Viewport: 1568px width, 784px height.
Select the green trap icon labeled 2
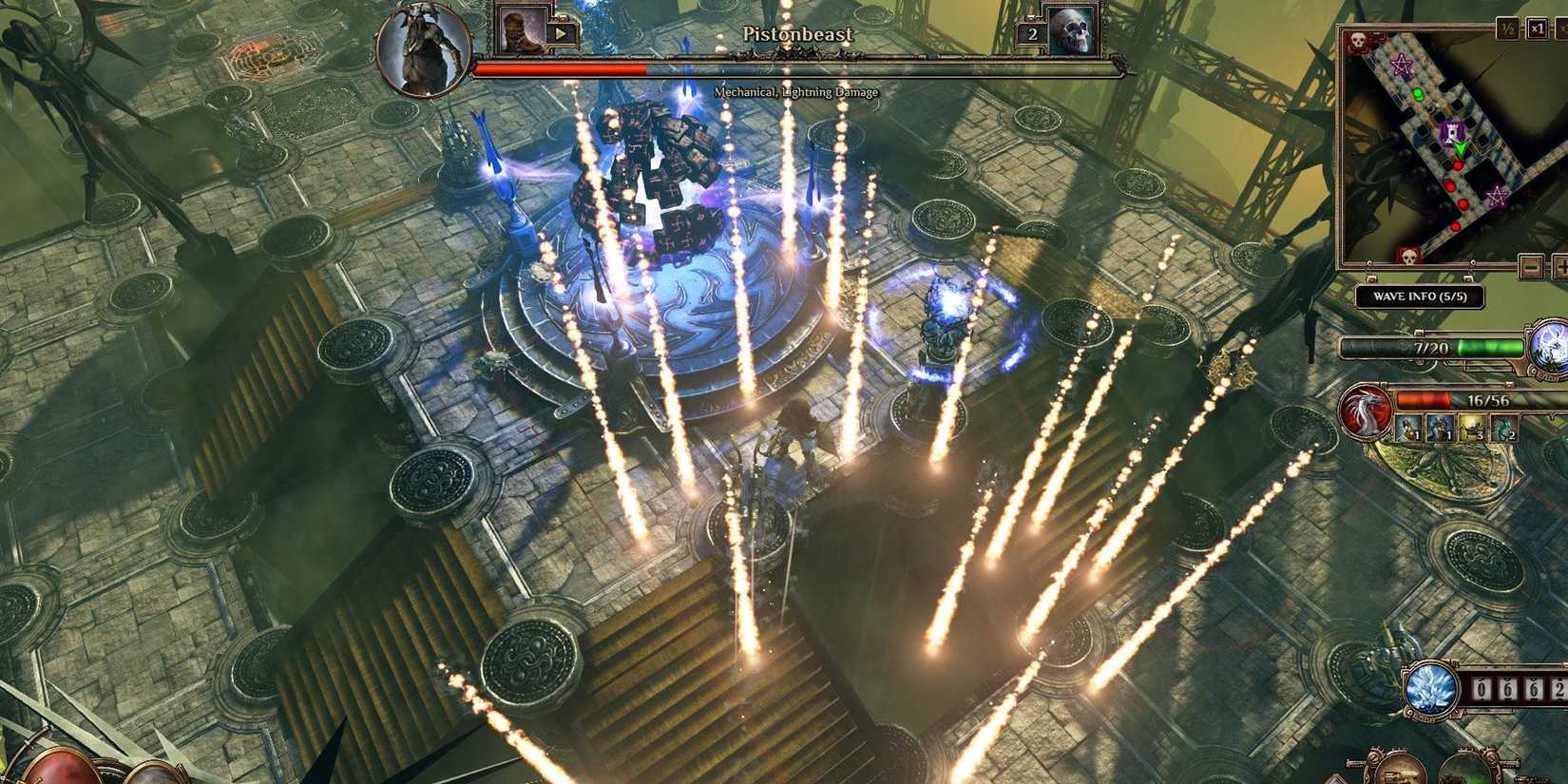tap(1503, 428)
